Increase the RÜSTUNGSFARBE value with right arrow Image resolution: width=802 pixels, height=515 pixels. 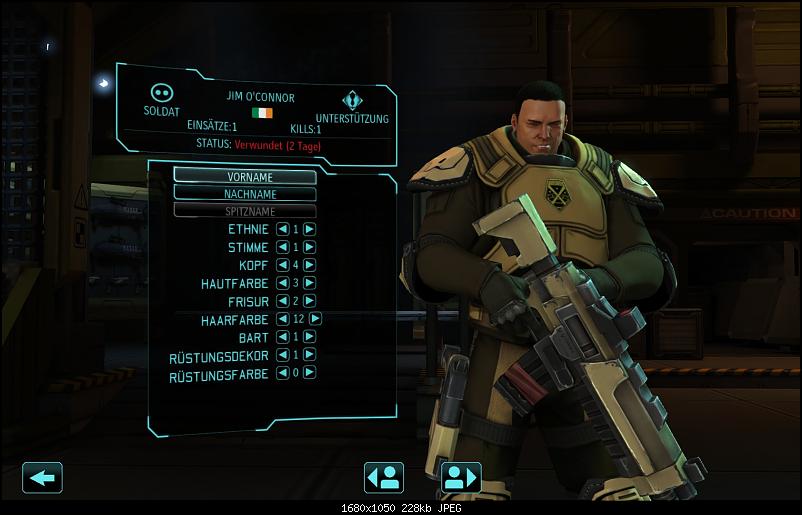tap(310, 372)
